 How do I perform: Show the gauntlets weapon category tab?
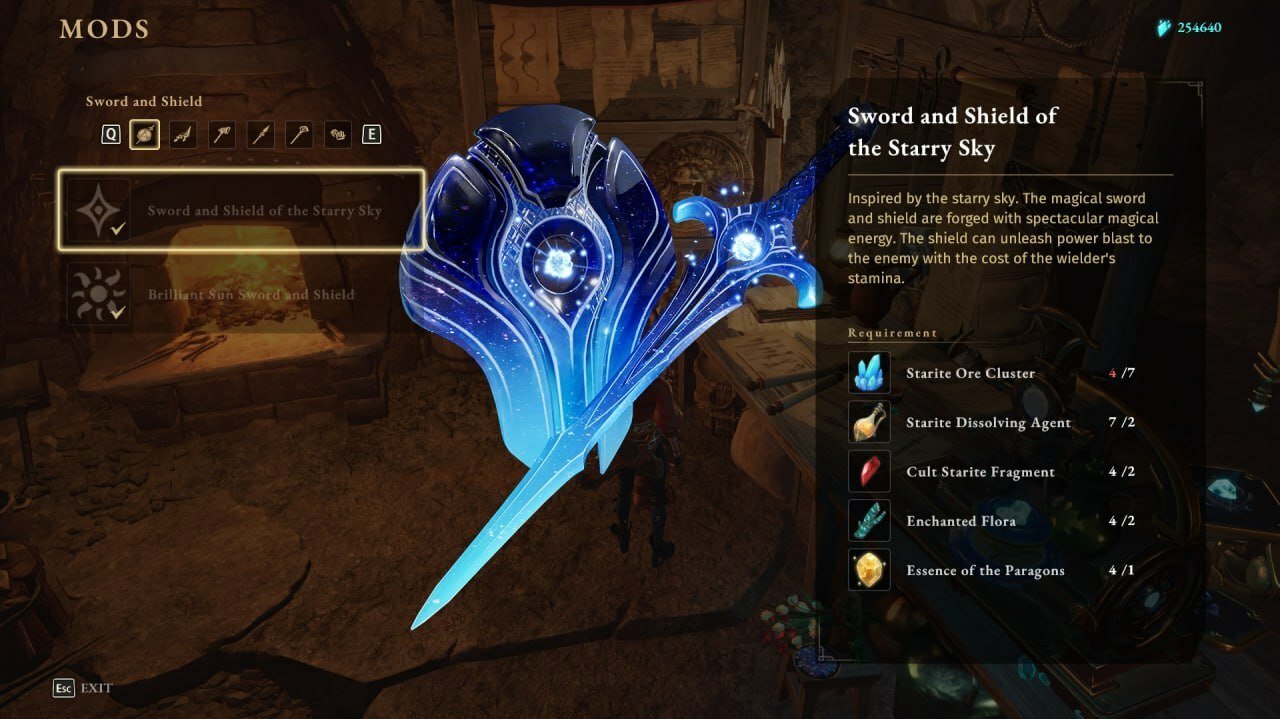coord(337,134)
